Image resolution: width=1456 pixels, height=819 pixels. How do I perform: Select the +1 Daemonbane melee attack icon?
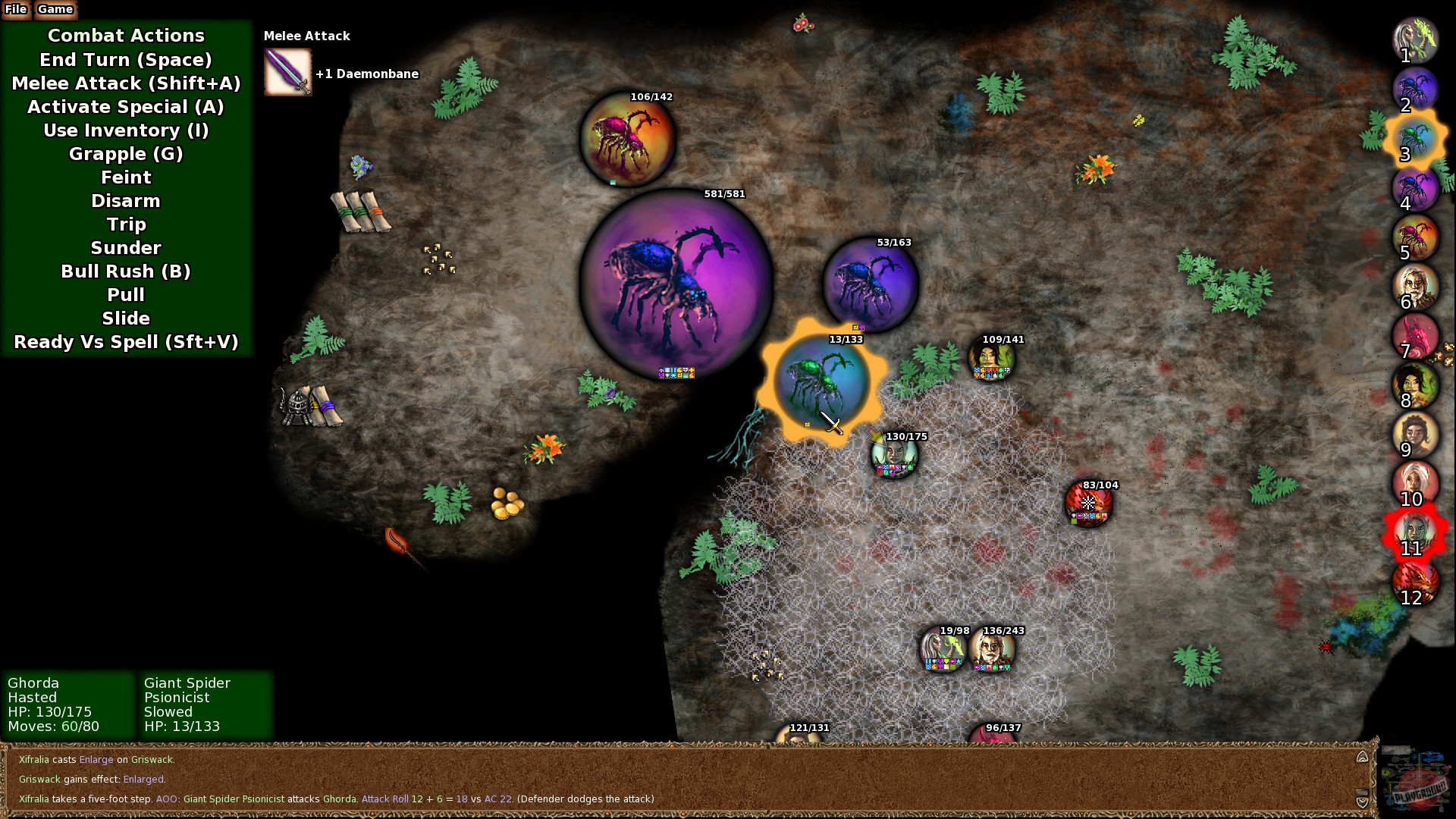pyautogui.click(x=287, y=72)
